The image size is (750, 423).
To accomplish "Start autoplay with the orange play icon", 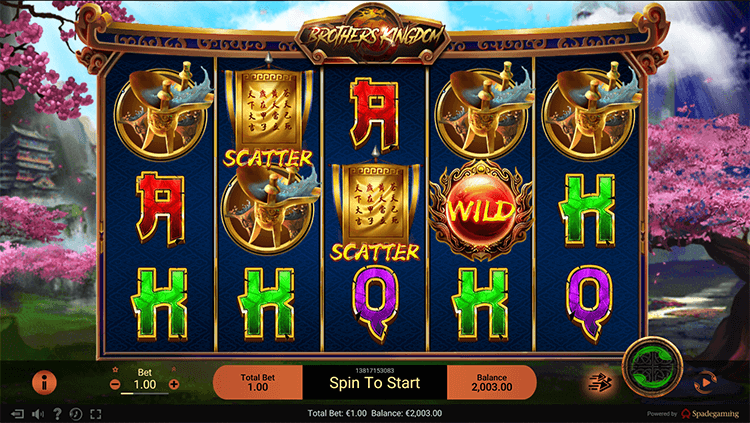I will pyautogui.click(x=705, y=381).
